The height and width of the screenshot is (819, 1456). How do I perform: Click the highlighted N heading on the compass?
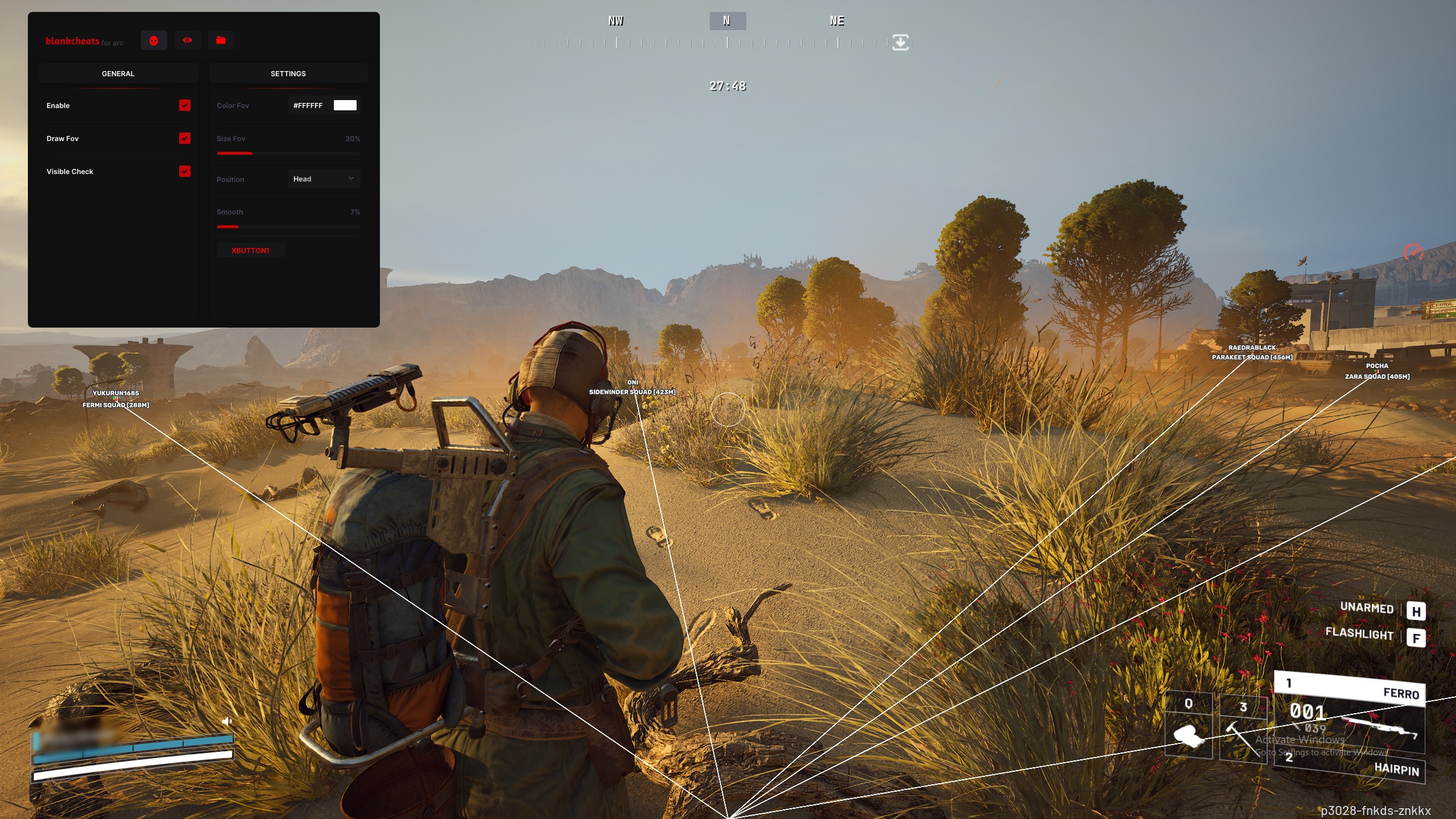[727, 21]
